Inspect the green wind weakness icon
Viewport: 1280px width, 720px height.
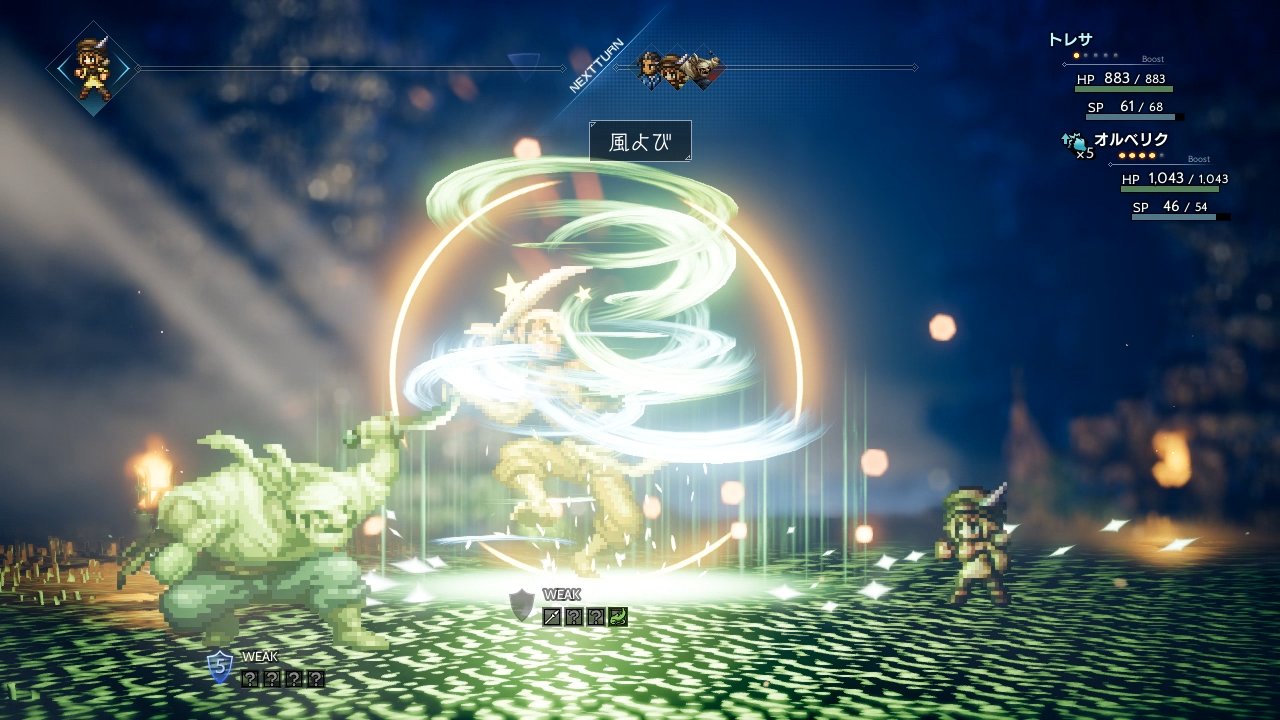click(x=618, y=617)
